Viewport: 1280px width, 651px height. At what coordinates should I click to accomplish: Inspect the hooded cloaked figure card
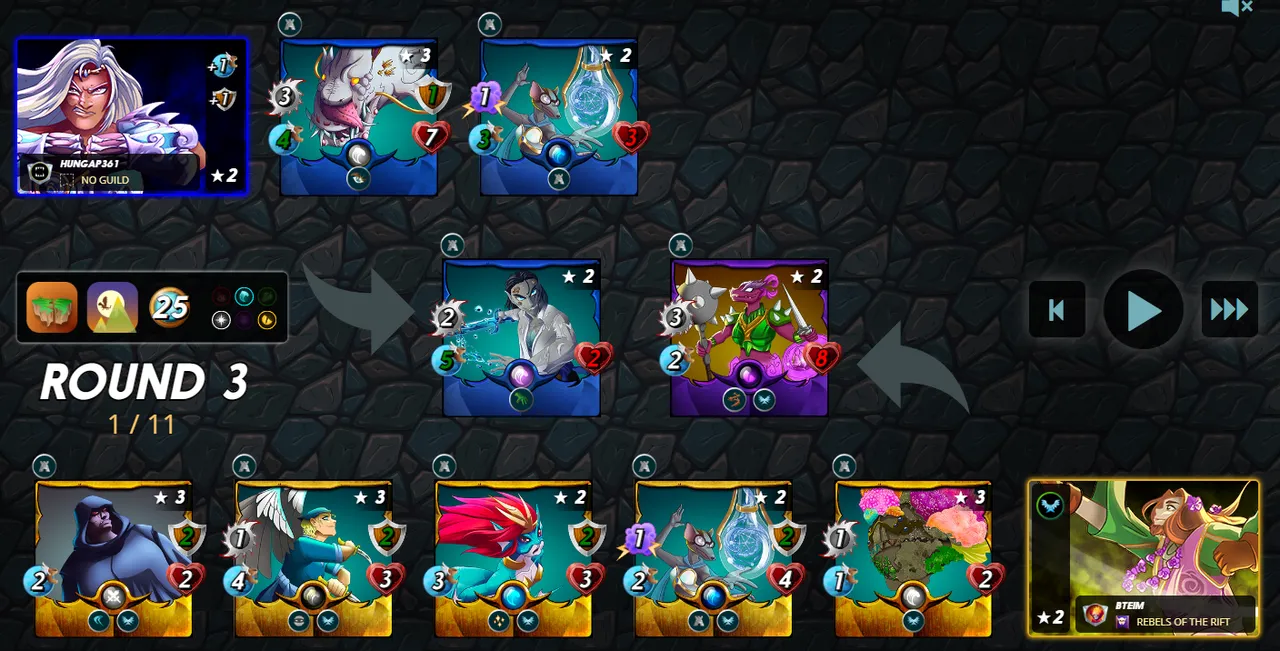tap(114, 557)
